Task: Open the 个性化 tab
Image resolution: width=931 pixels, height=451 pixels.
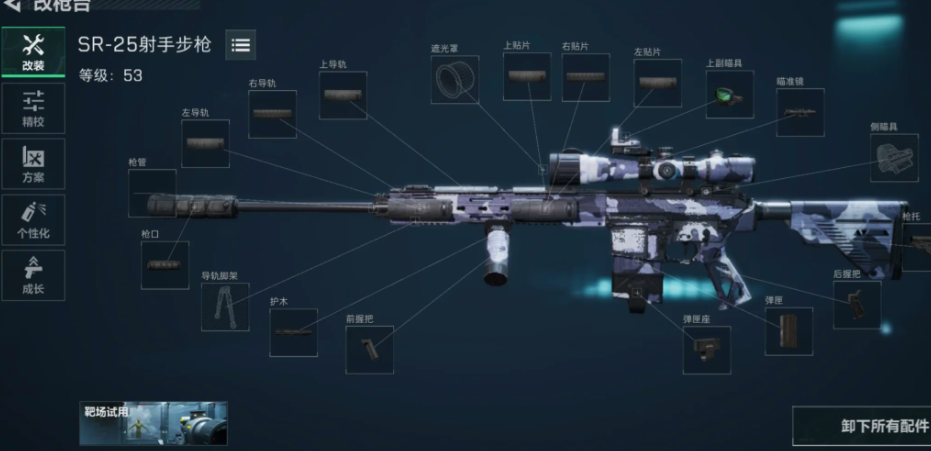Action: coord(33,219)
